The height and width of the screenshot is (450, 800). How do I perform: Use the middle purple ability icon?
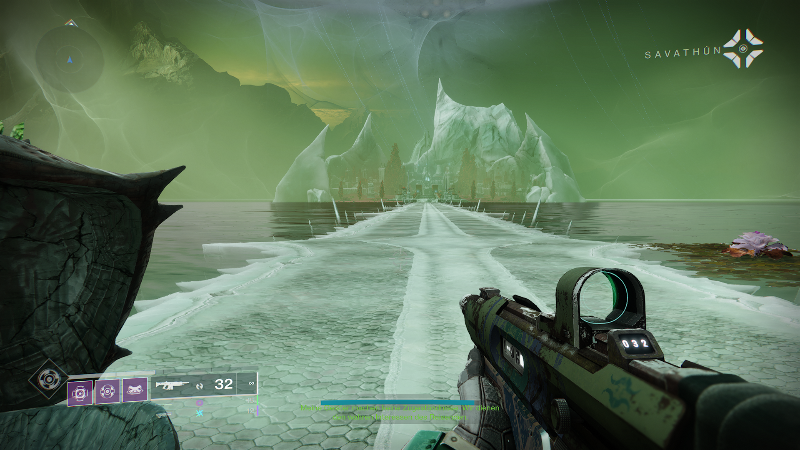point(108,389)
